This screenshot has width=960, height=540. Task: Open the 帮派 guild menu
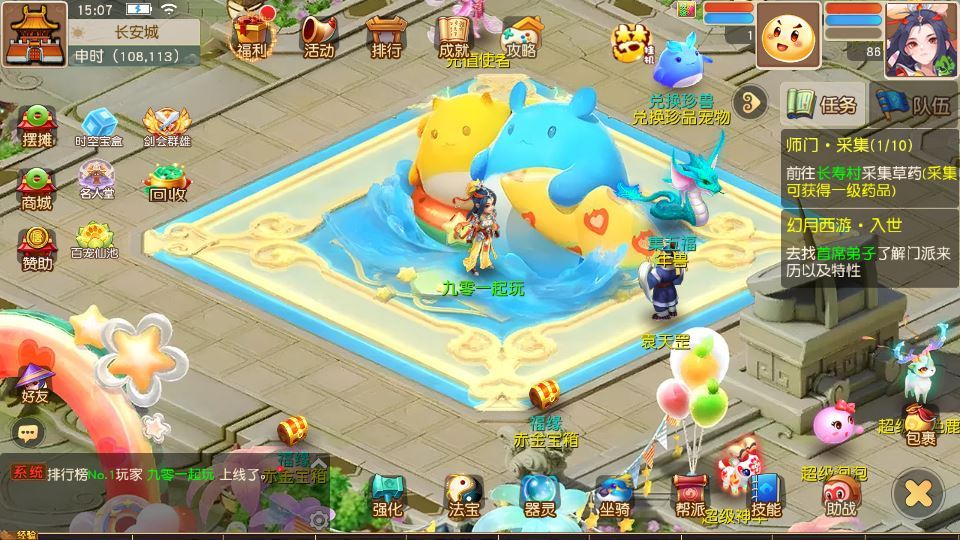point(690,495)
